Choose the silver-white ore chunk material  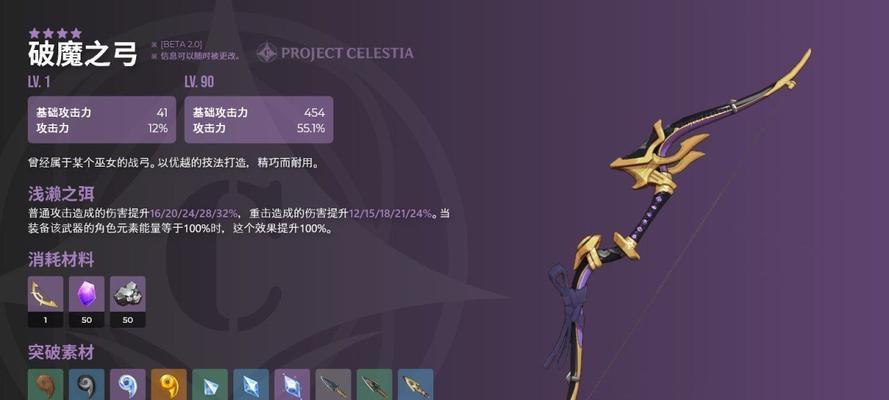point(127,294)
